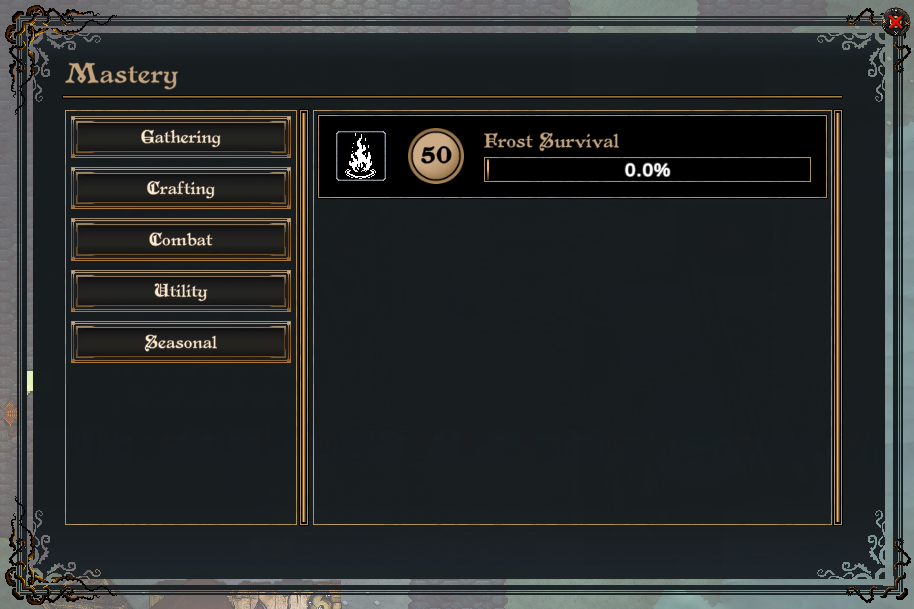Switch to the Crafting mastery category
This screenshot has width=914, height=609.
(x=181, y=189)
